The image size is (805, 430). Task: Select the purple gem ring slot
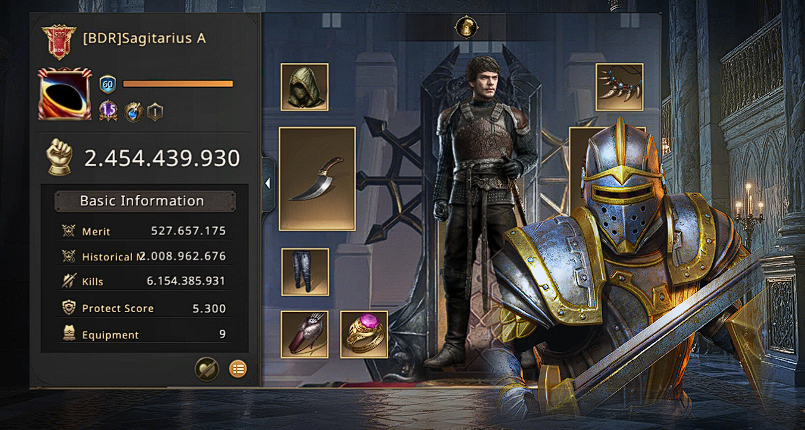click(x=364, y=335)
